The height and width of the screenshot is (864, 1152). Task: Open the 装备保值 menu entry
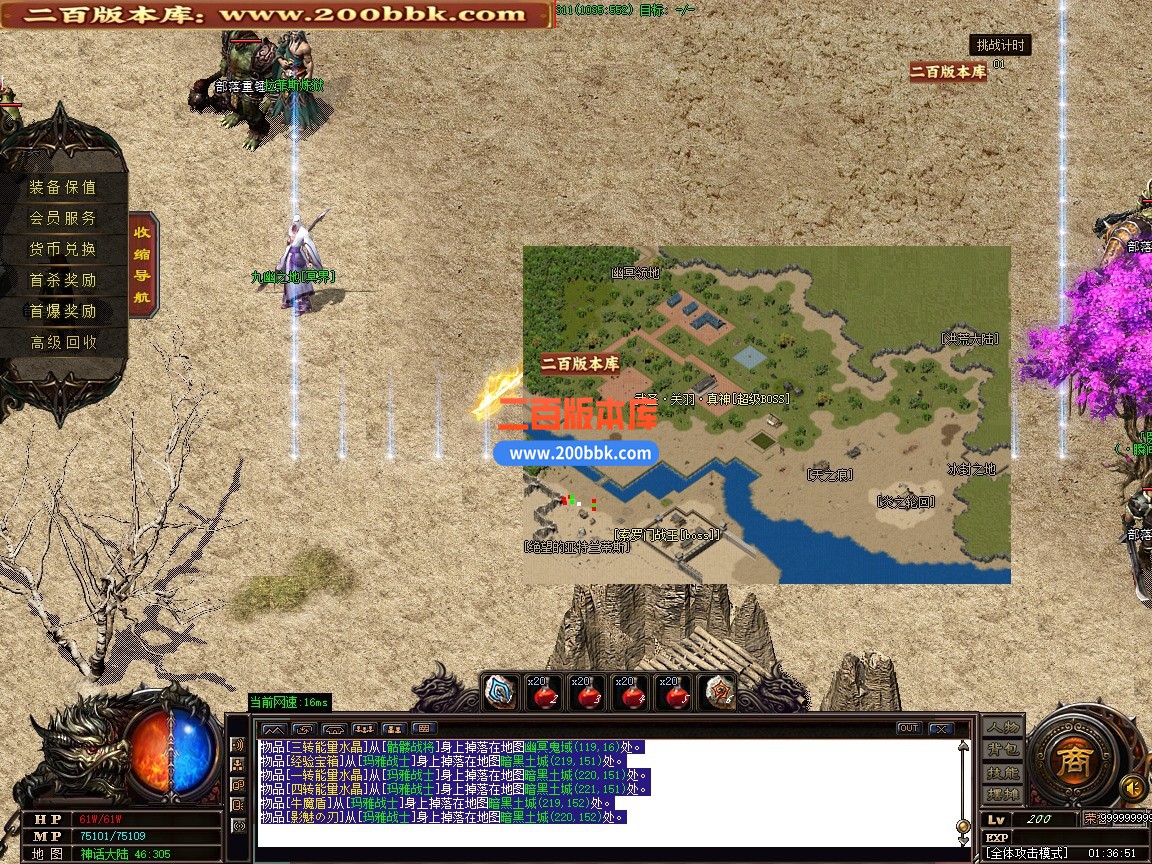coord(63,187)
